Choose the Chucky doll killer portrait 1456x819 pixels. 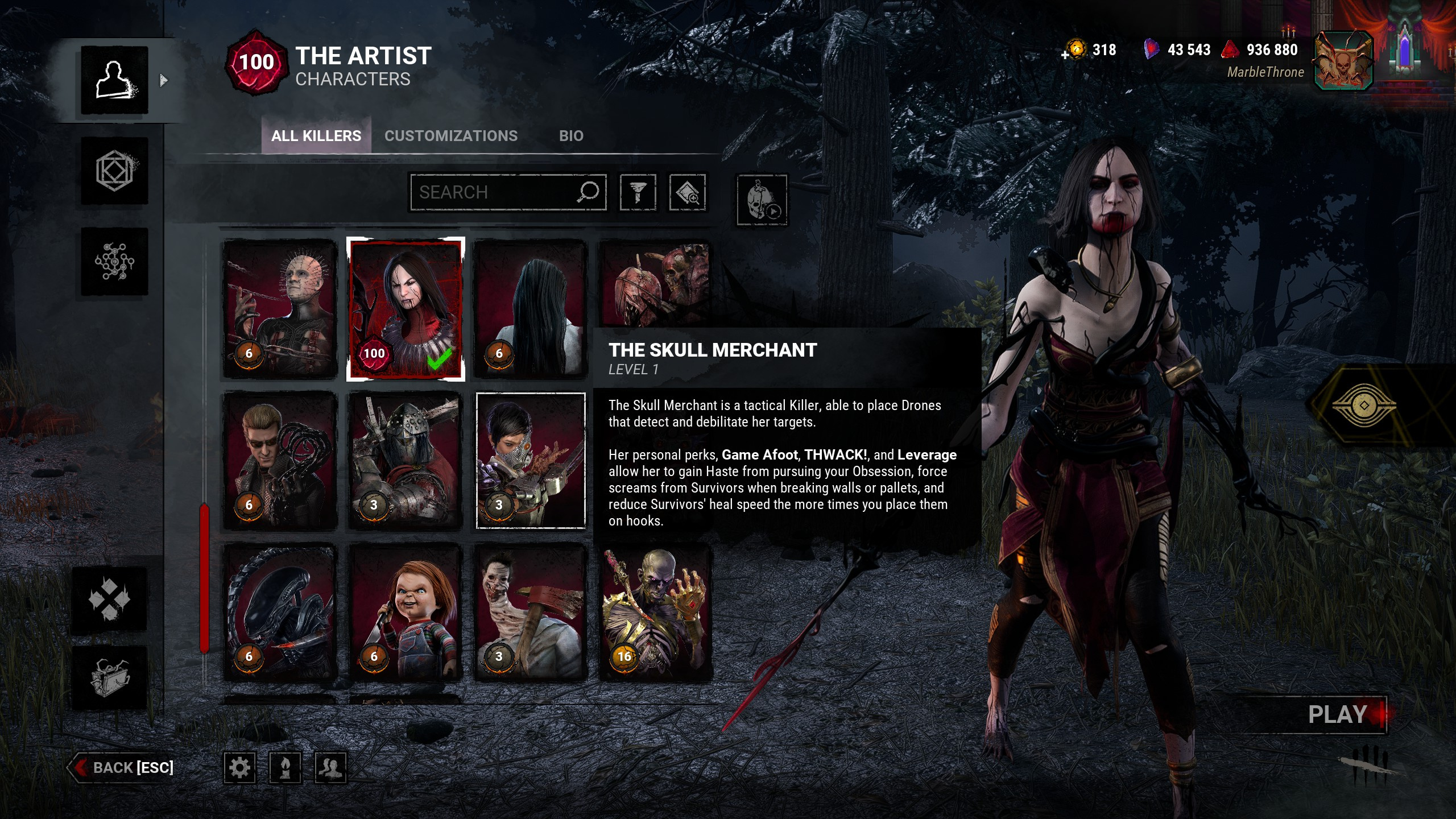(x=406, y=613)
